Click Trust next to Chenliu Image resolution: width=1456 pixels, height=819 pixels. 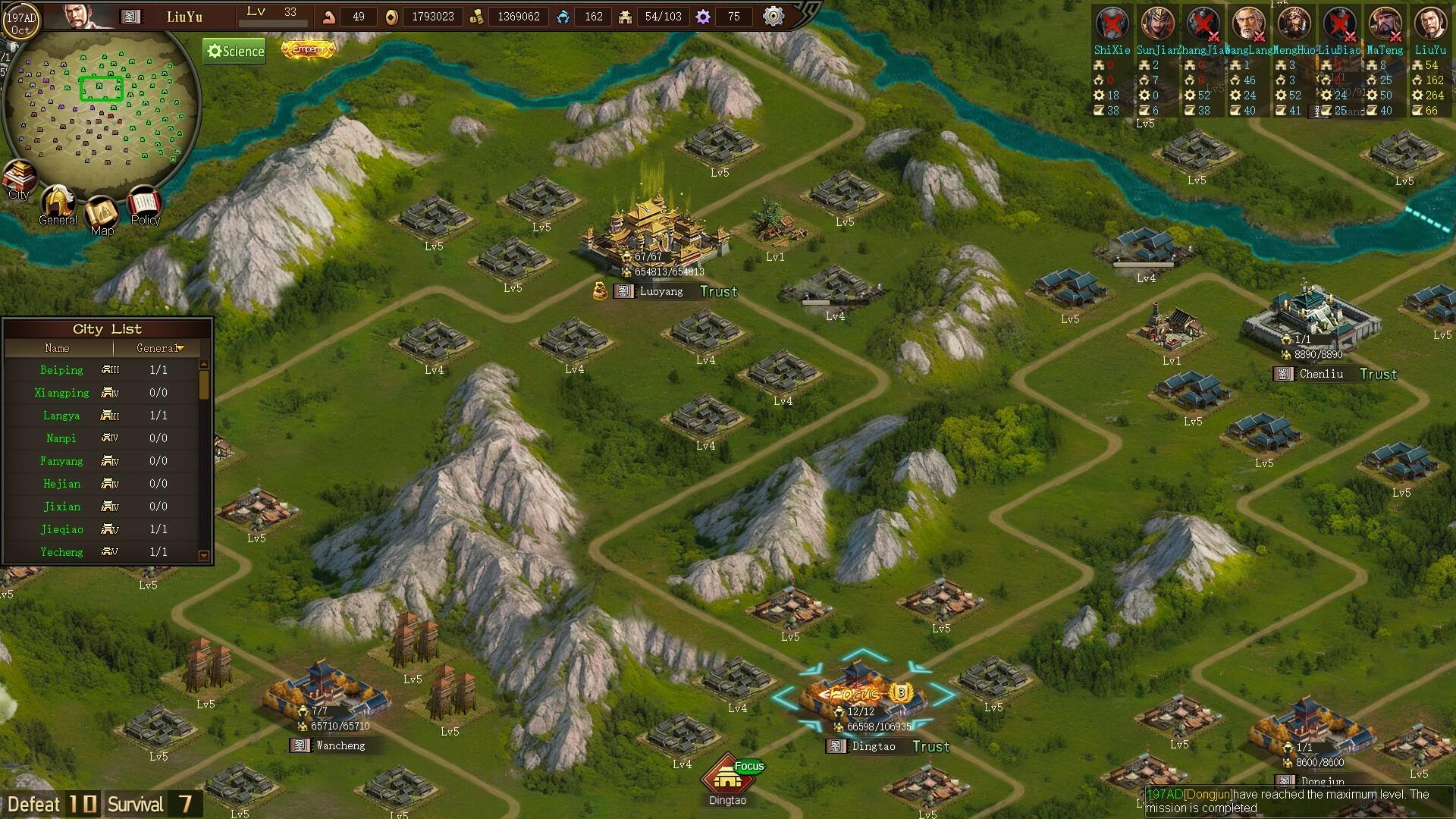(1378, 374)
